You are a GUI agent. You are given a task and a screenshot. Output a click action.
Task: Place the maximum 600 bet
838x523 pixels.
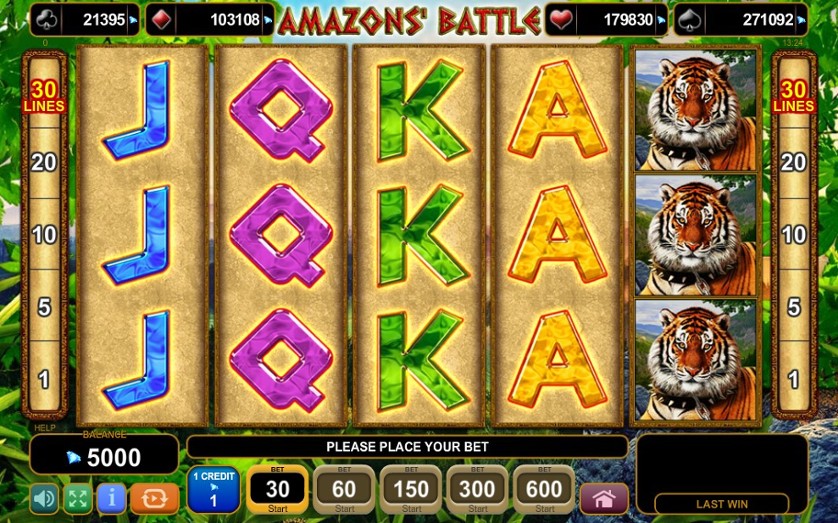545,489
